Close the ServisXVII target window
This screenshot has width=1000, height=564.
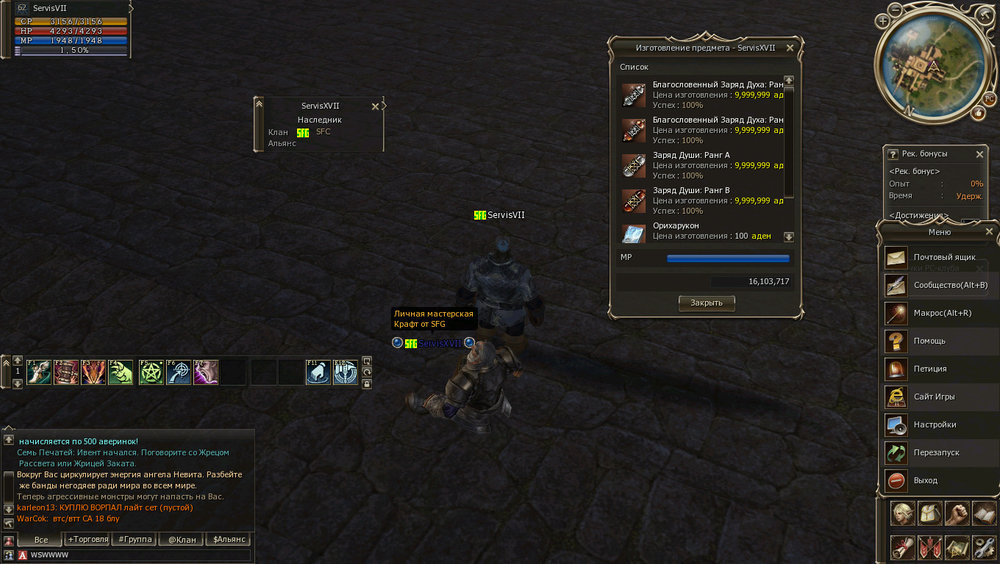tap(375, 106)
